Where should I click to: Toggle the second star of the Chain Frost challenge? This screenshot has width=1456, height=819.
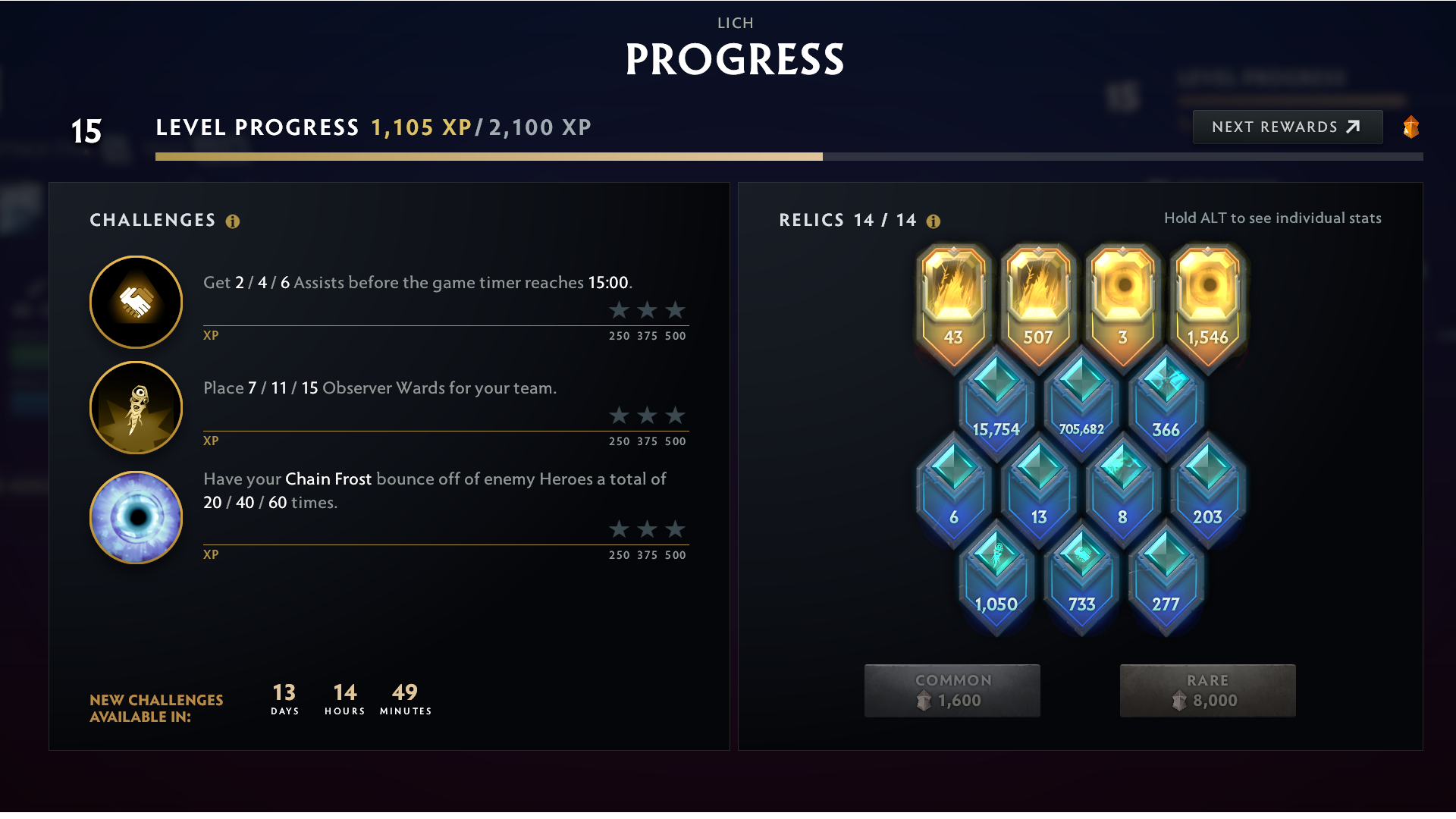(647, 529)
